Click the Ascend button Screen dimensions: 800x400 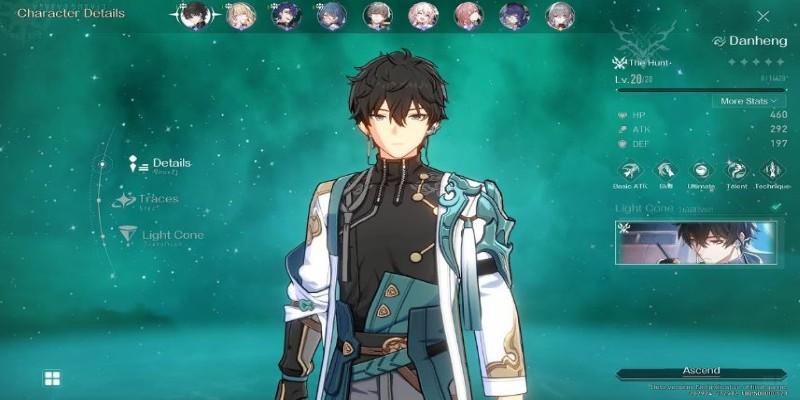(700, 372)
